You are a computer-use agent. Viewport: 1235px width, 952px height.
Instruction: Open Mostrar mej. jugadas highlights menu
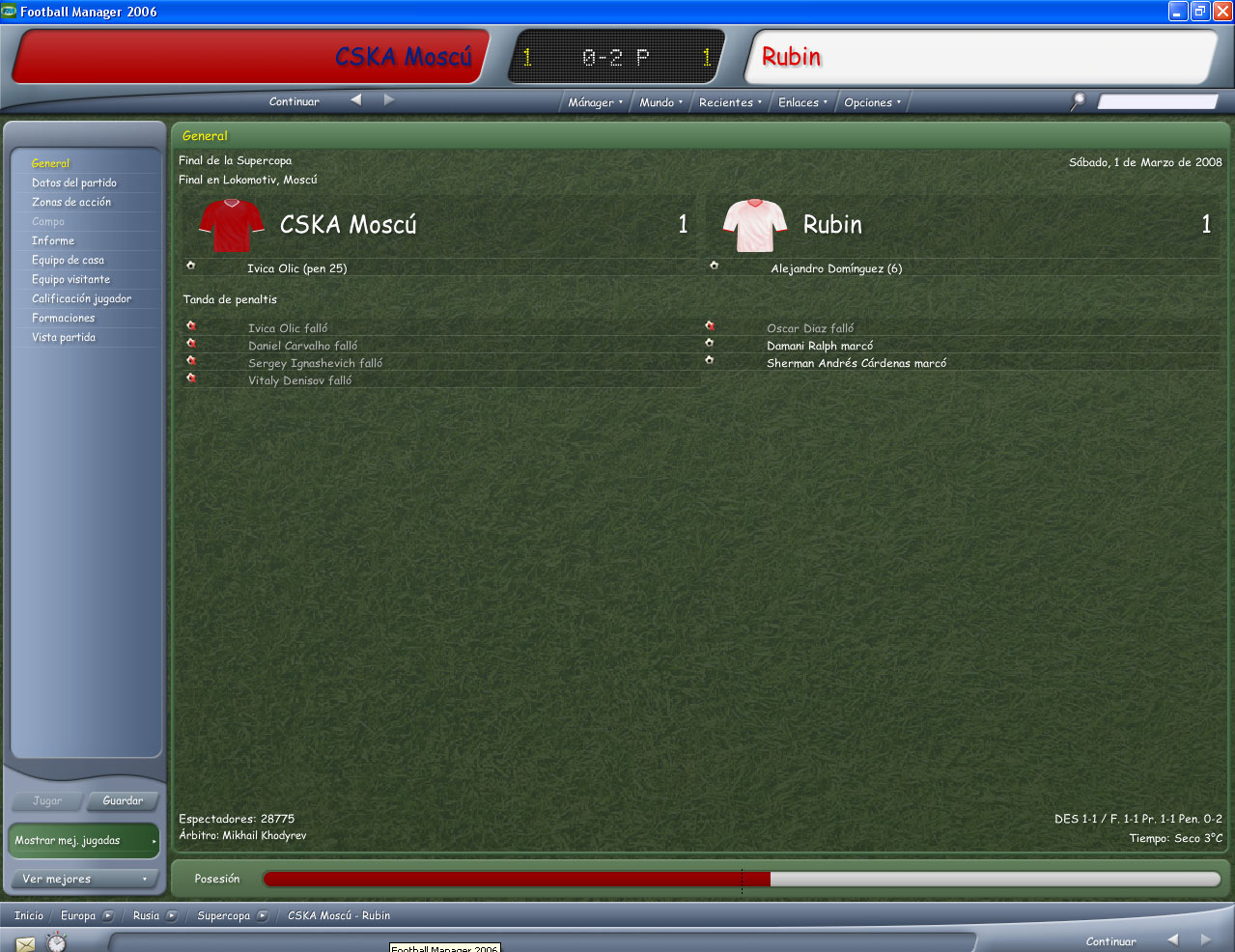(x=84, y=840)
